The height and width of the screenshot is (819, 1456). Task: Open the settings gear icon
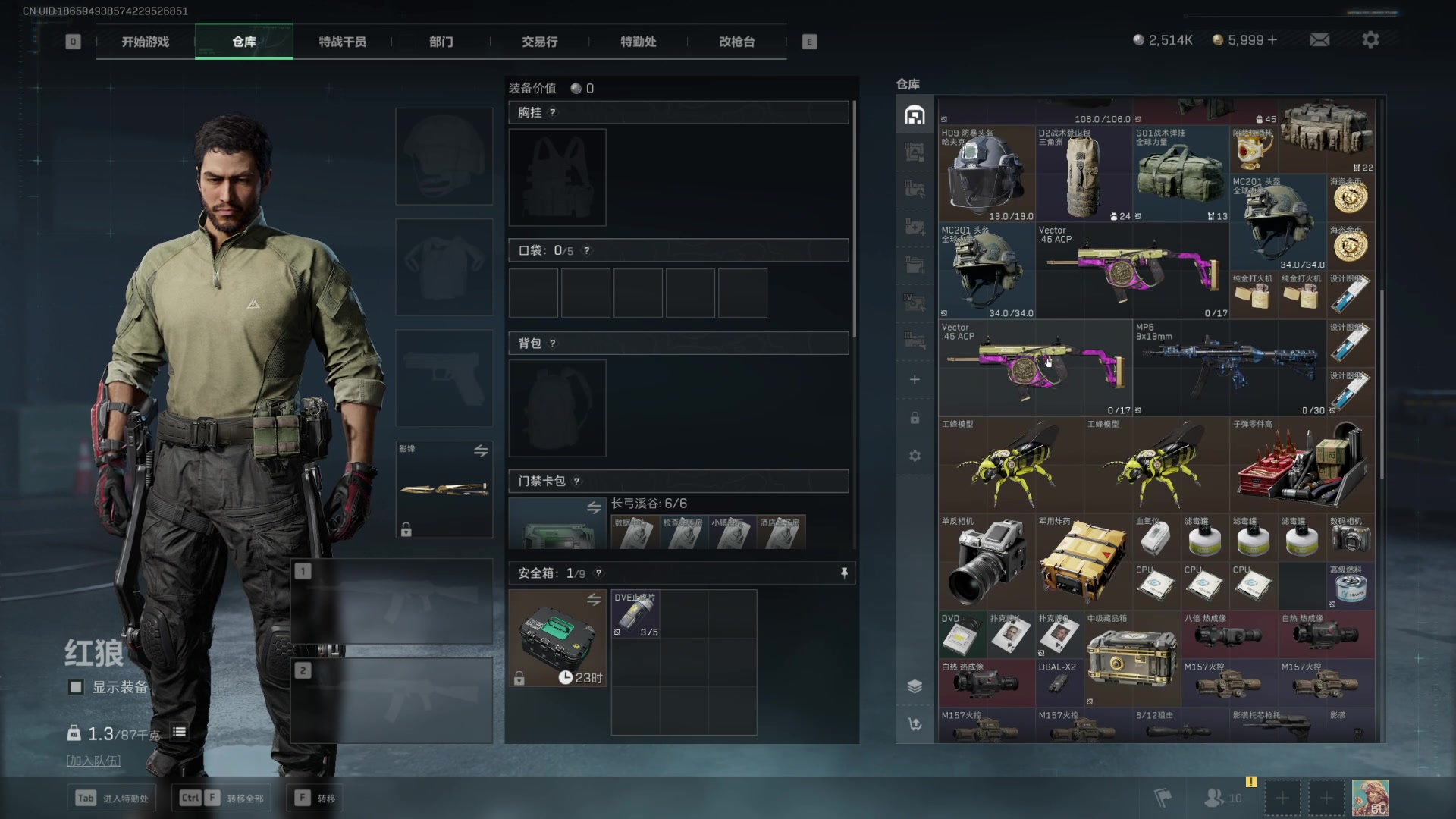pos(1370,40)
